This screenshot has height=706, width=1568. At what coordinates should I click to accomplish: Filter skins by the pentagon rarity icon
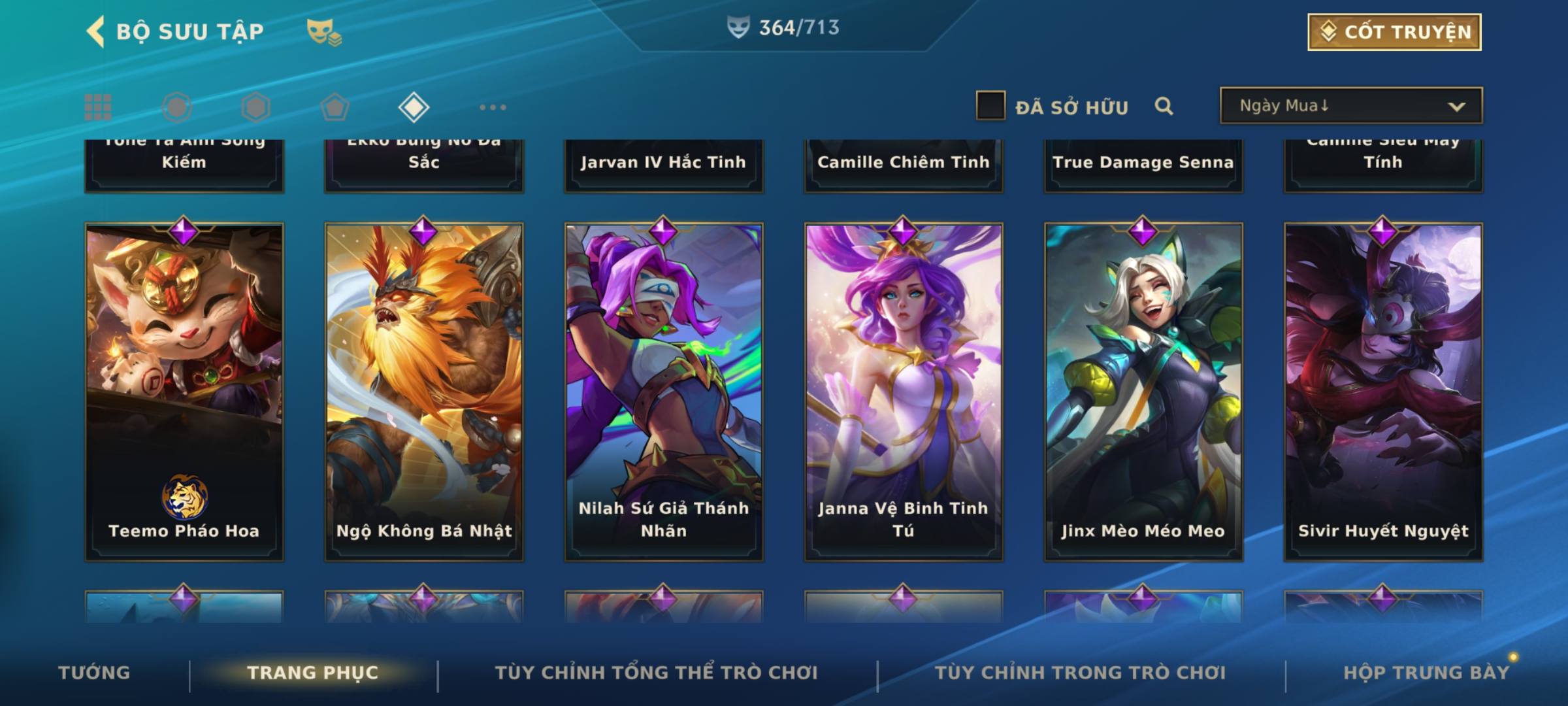coord(335,107)
